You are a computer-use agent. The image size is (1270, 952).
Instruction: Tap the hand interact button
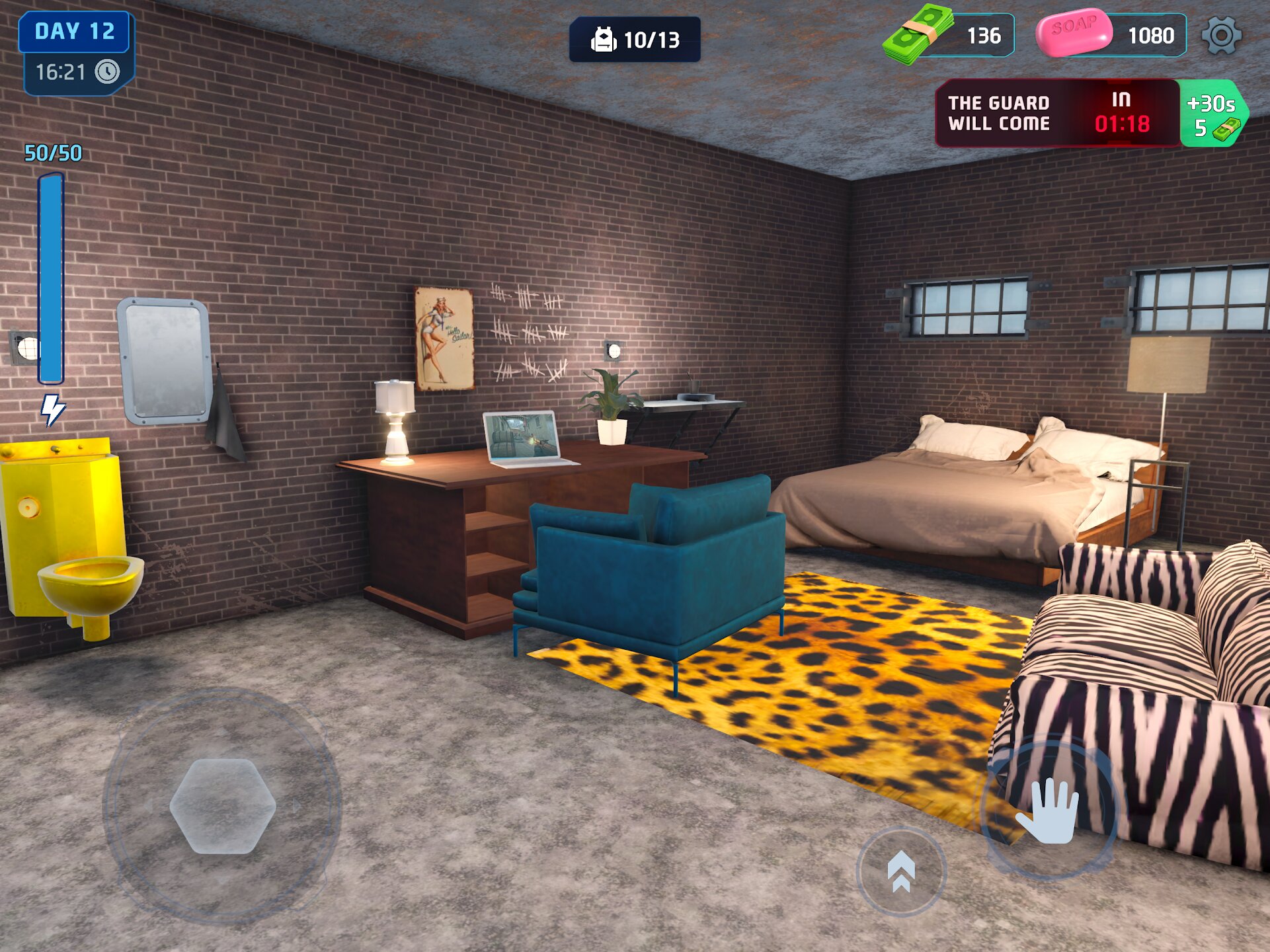pyautogui.click(x=1049, y=810)
